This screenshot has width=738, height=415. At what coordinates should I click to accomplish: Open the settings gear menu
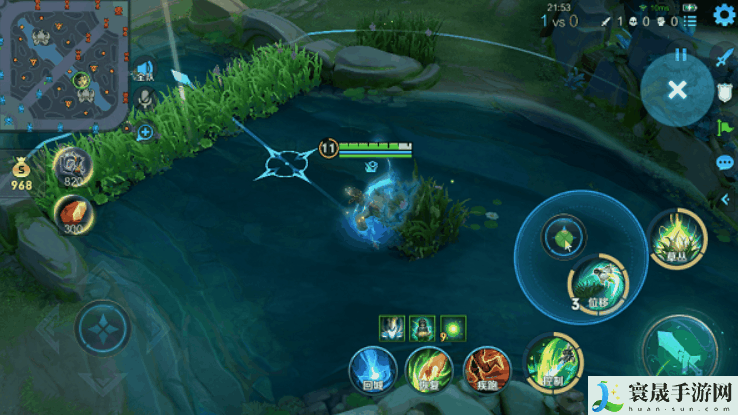pos(722,19)
